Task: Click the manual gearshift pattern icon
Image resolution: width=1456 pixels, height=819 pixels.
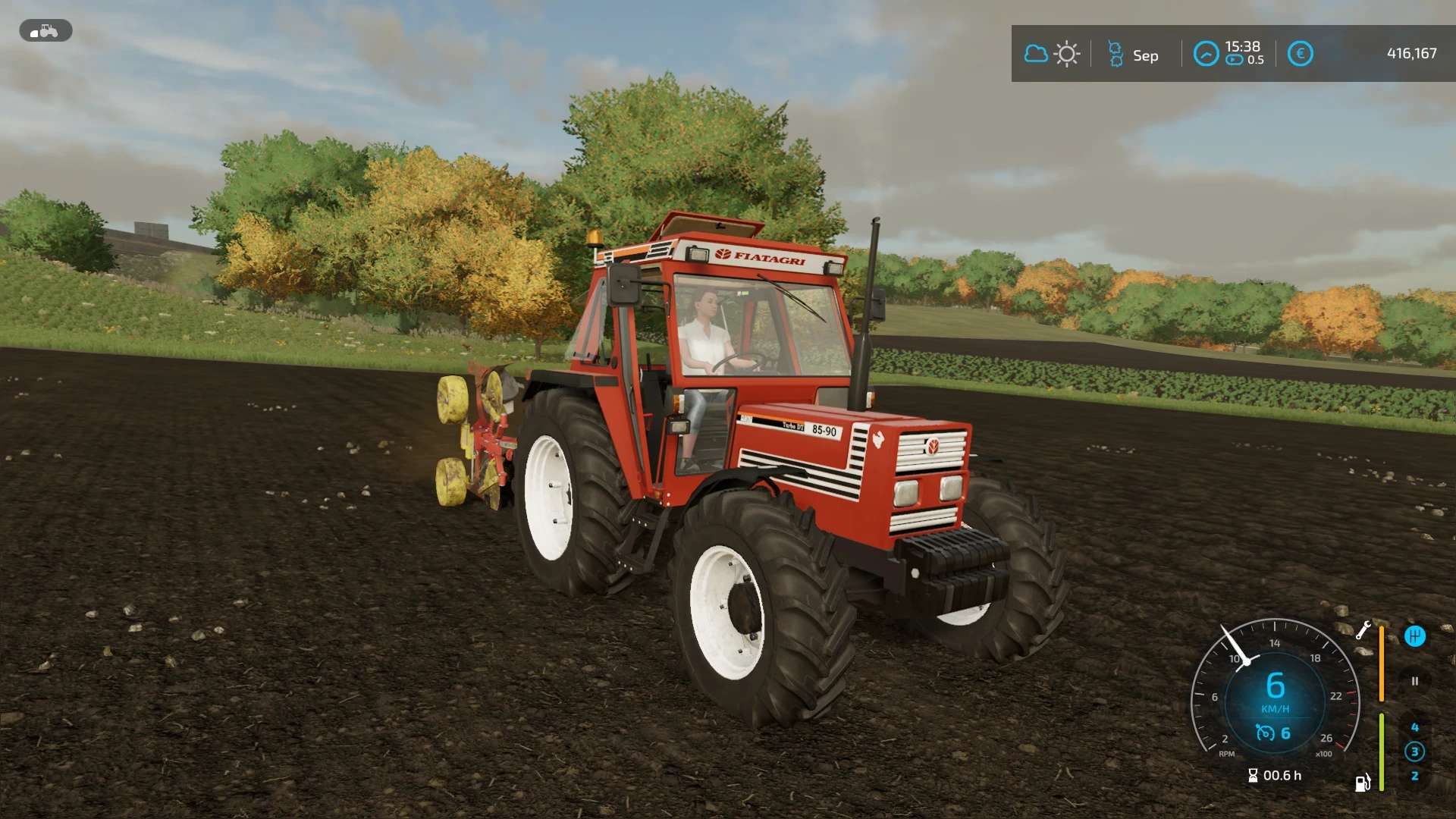Action: coord(1414,636)
